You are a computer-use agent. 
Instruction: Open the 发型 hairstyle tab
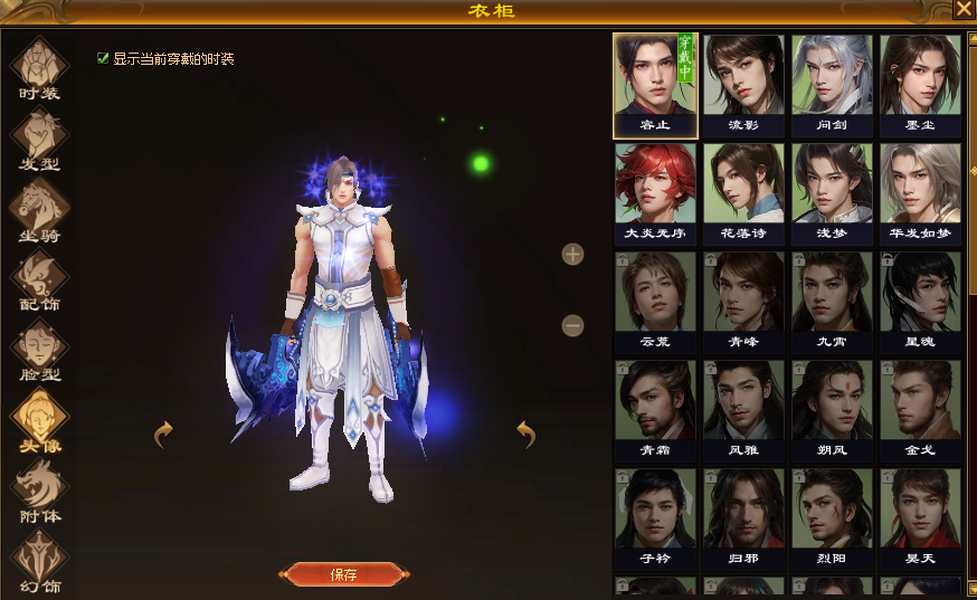tap(40, 139)
